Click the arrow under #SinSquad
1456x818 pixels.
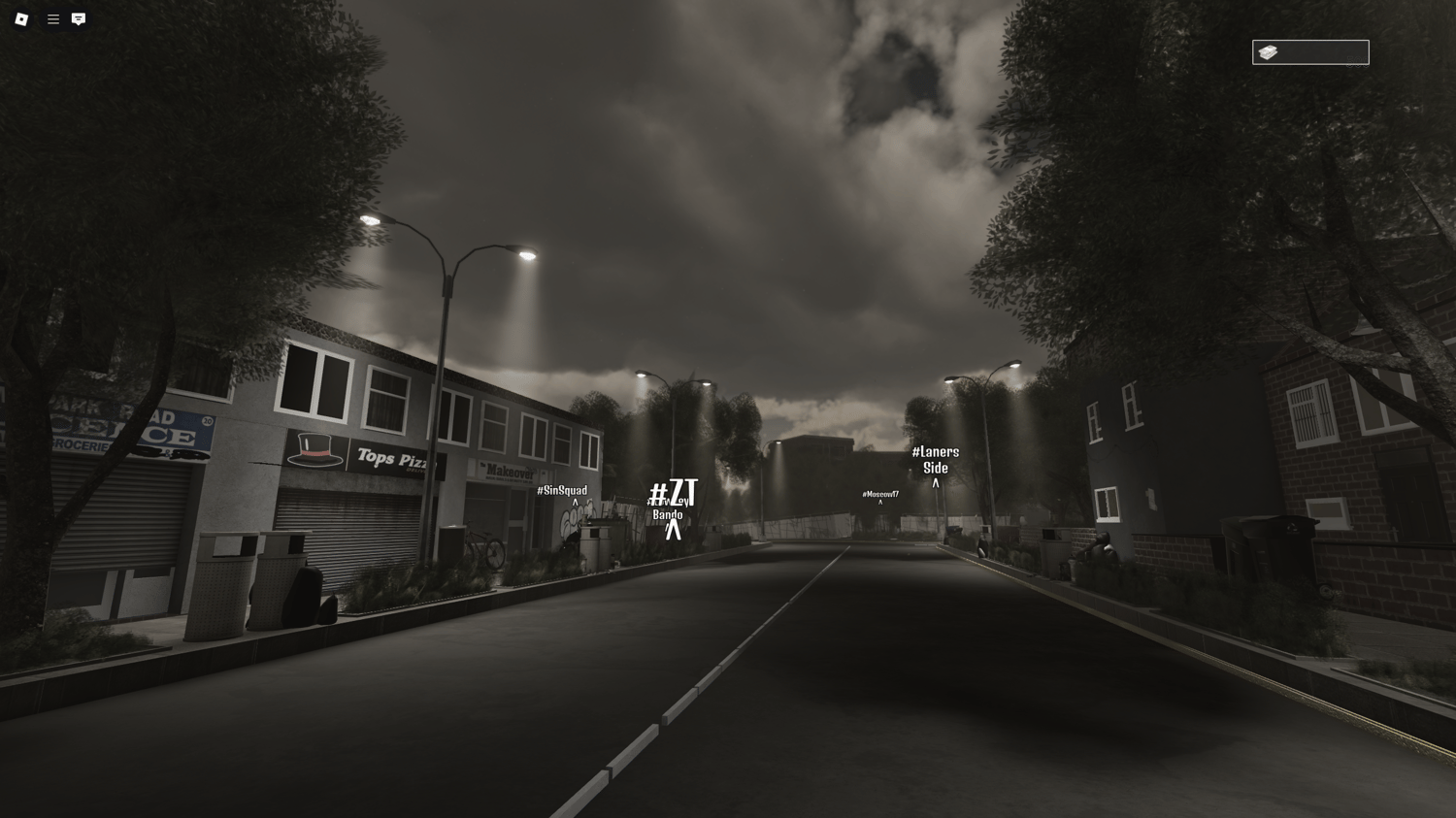576,503
